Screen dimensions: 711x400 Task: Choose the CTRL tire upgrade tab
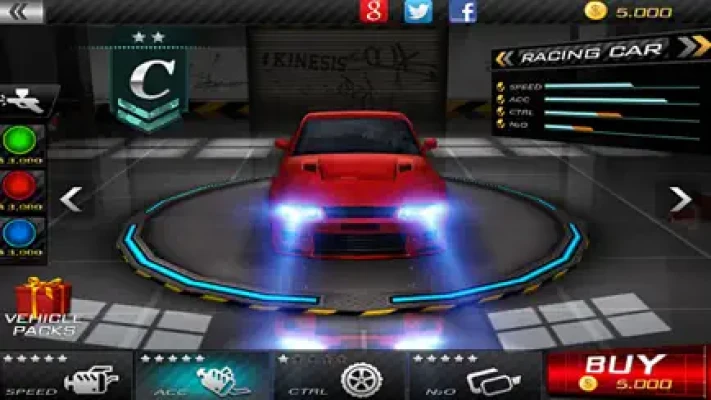(x=340, y=376)
